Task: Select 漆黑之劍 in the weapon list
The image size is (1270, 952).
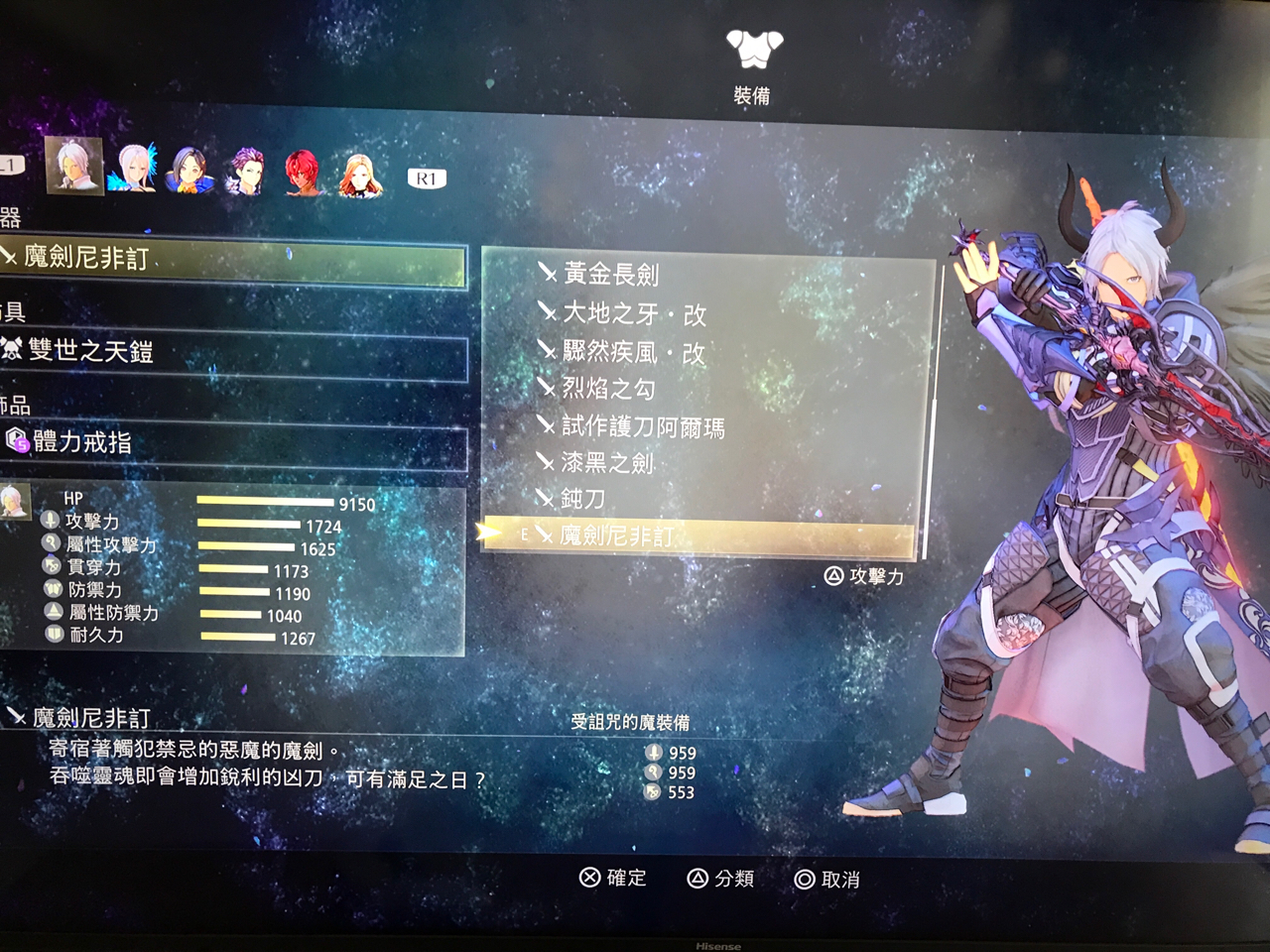Action: (x=605, y=462)
